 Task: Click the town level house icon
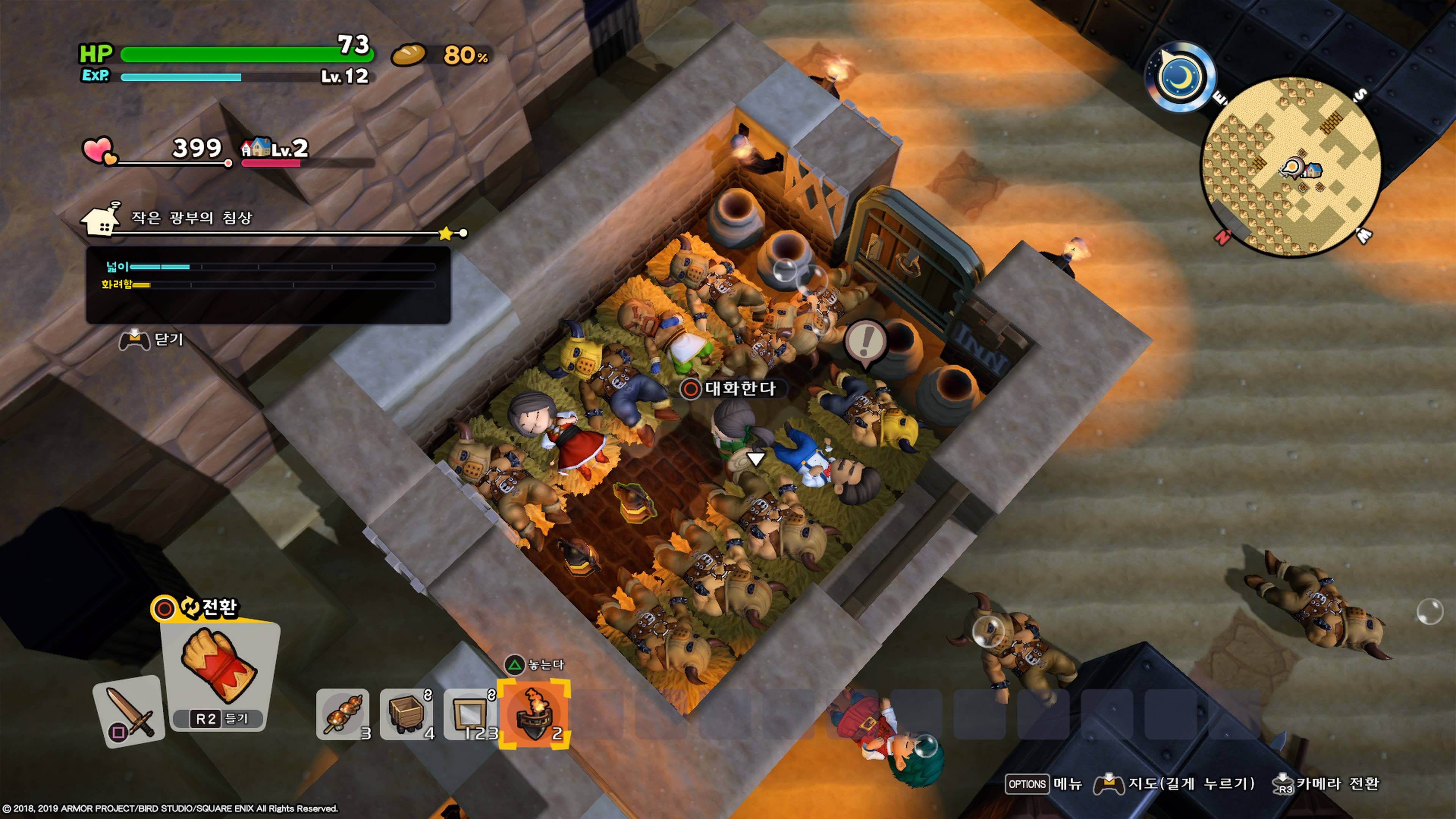coord(256,148)
